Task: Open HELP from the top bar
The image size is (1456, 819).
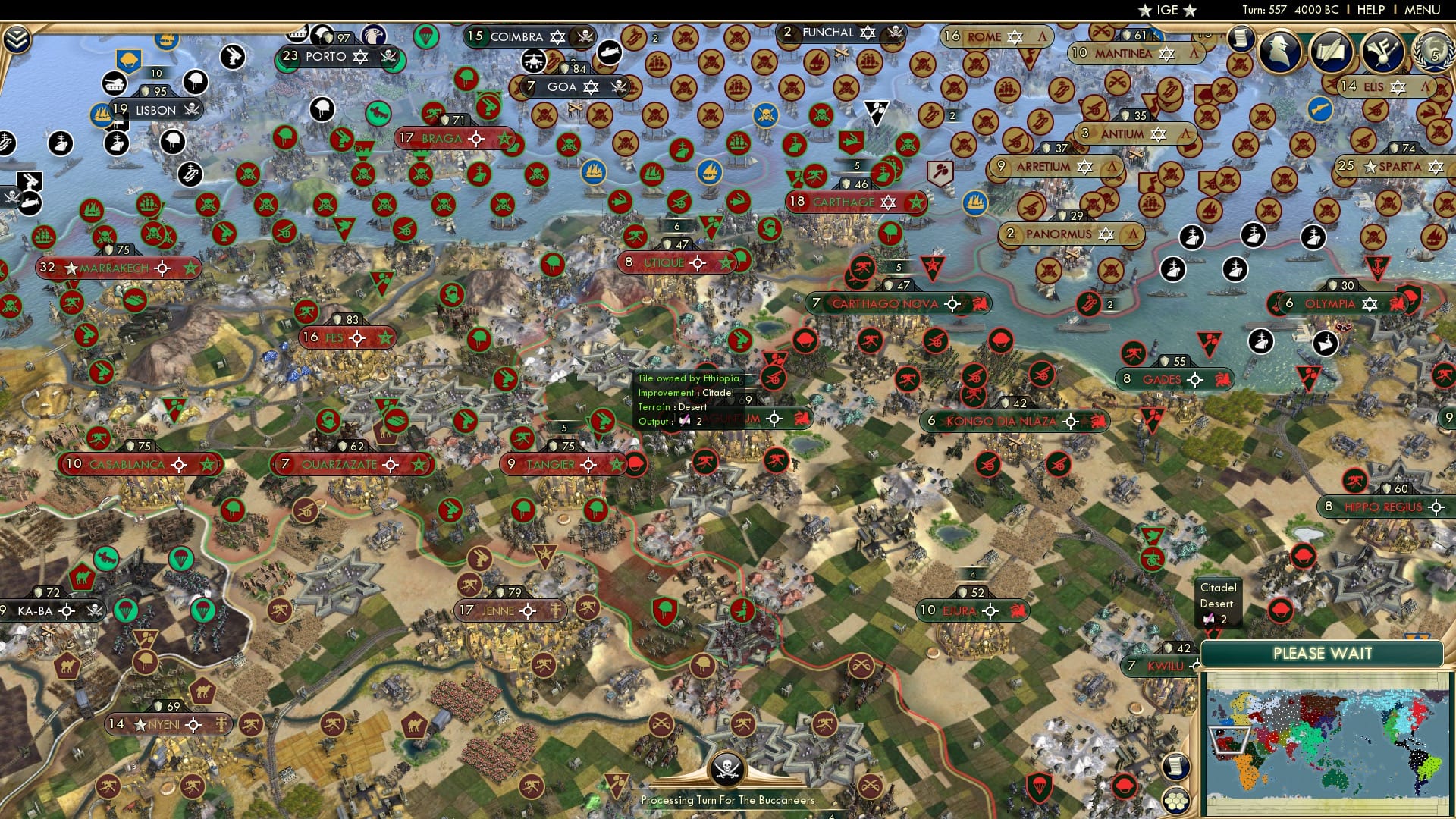Action: tap(1370, 10)
